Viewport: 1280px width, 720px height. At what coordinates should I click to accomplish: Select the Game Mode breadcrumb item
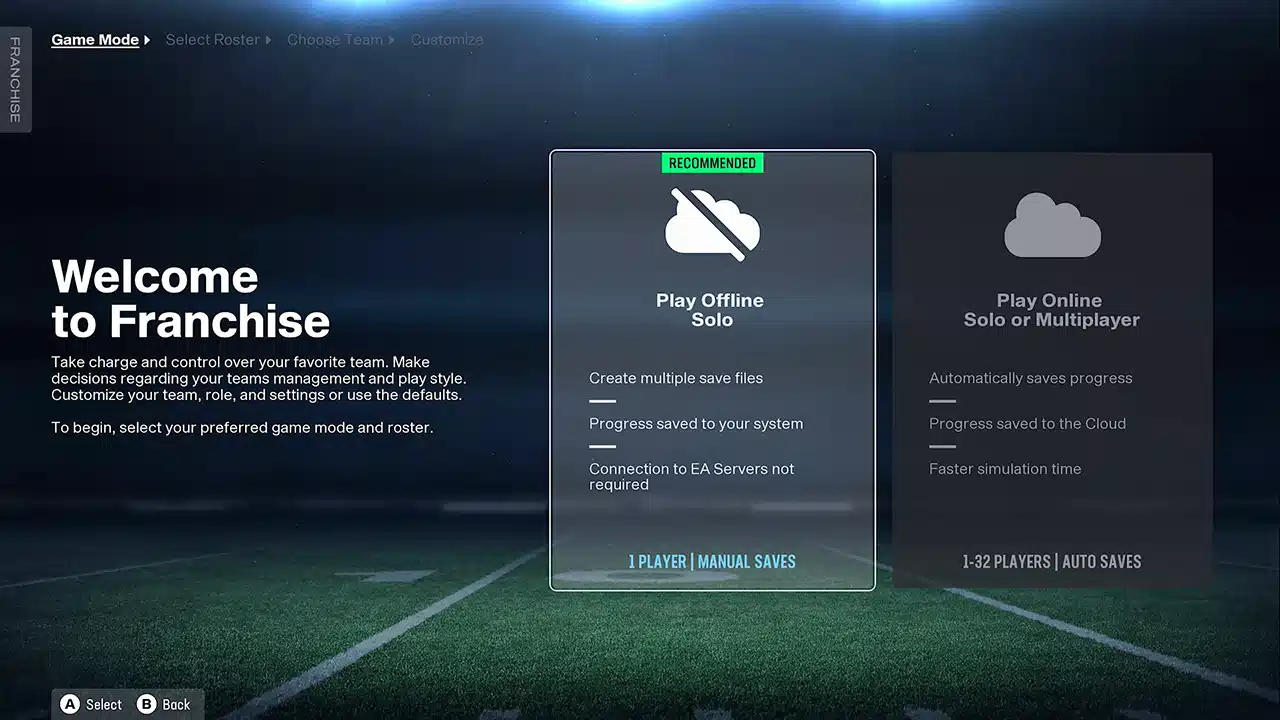point(94,39)
